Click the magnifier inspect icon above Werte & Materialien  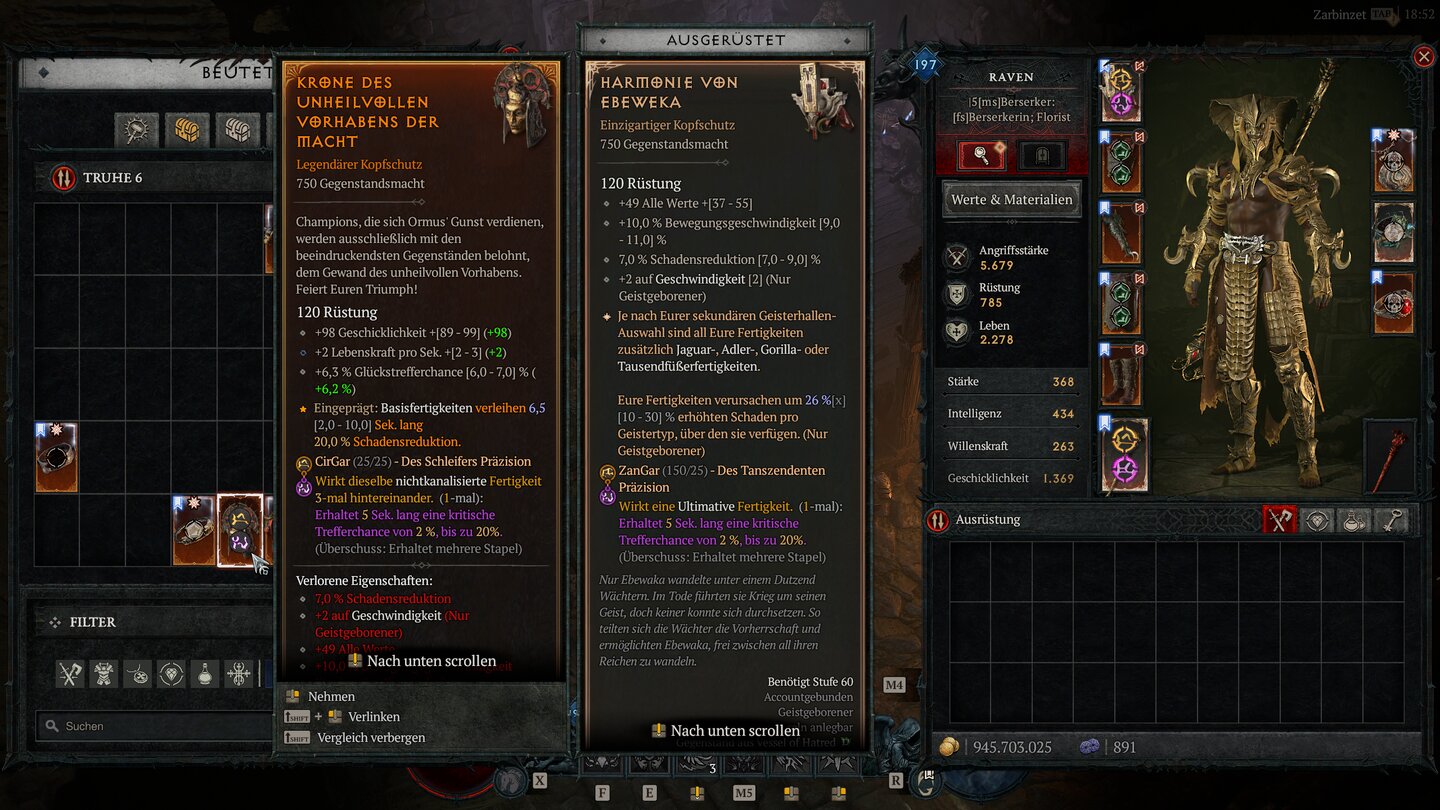click(x=984, y=153)
